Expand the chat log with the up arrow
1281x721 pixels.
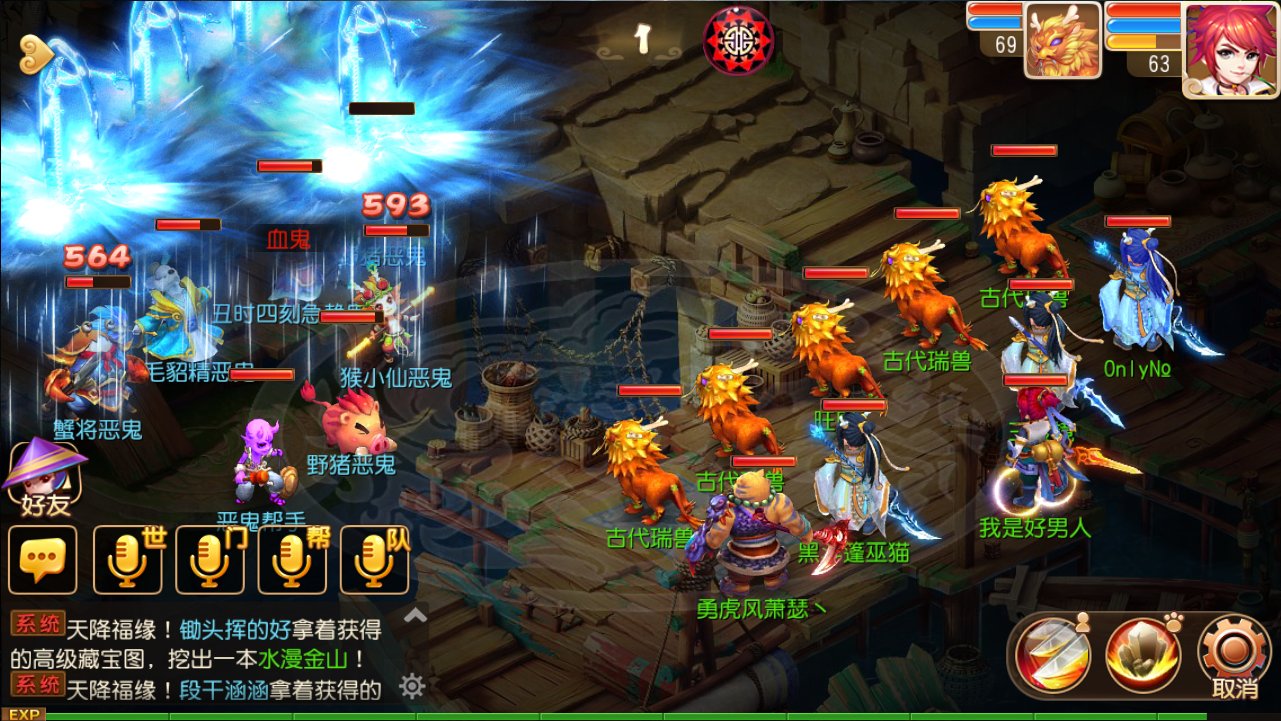[415, 616]
